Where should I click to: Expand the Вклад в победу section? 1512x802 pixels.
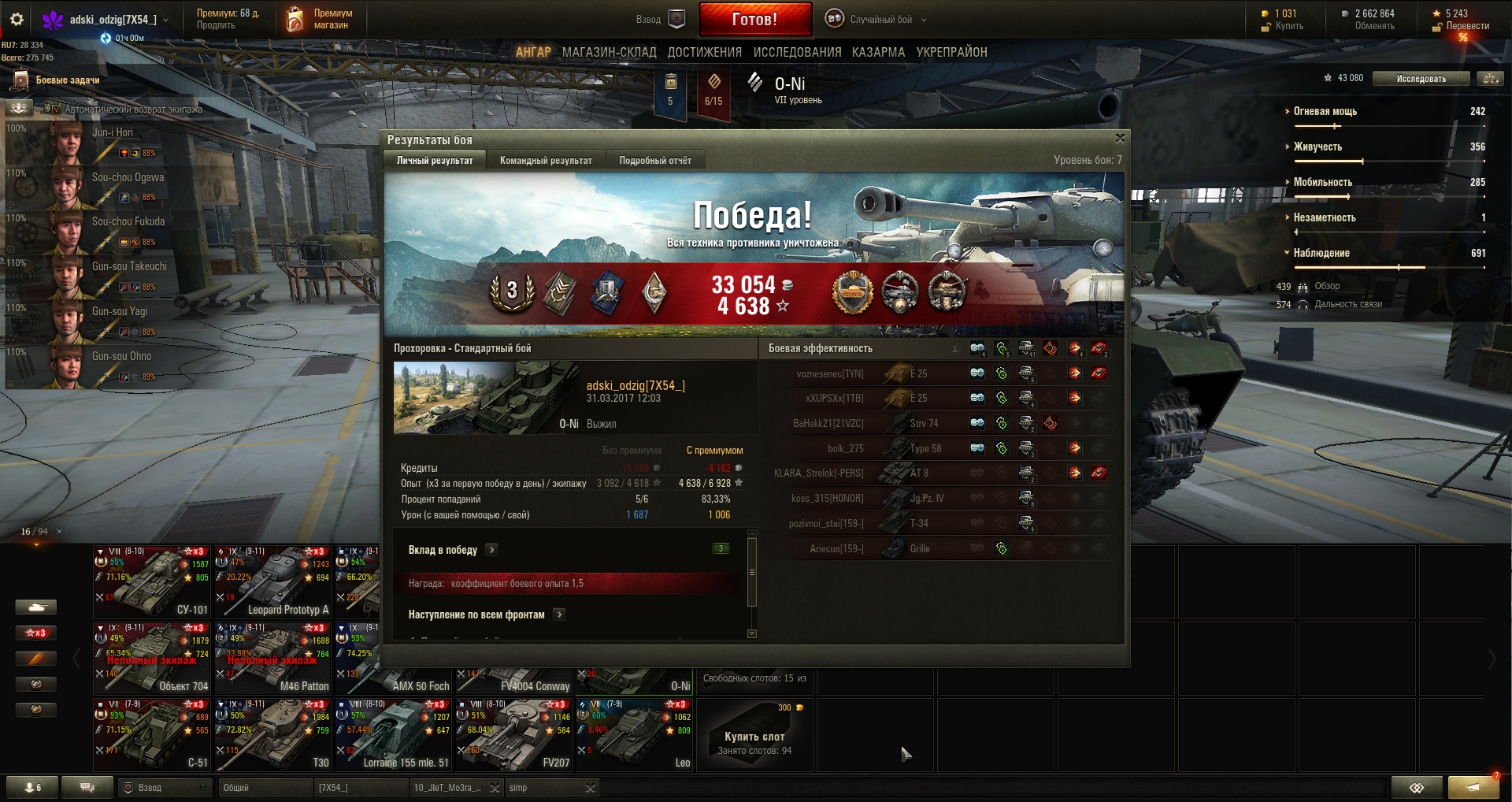[491, 550]
